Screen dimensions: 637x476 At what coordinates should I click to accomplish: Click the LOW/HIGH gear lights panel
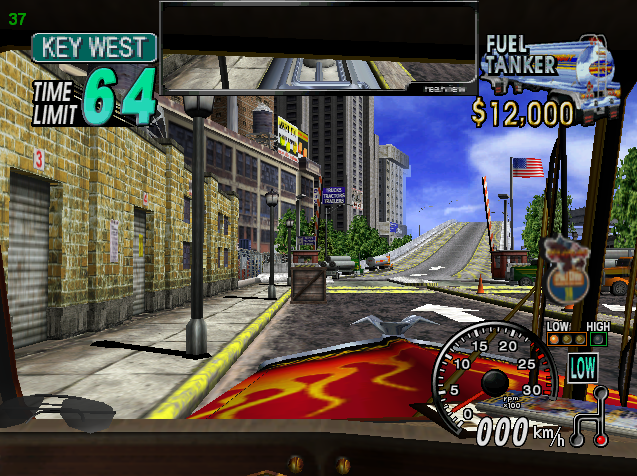577,335
